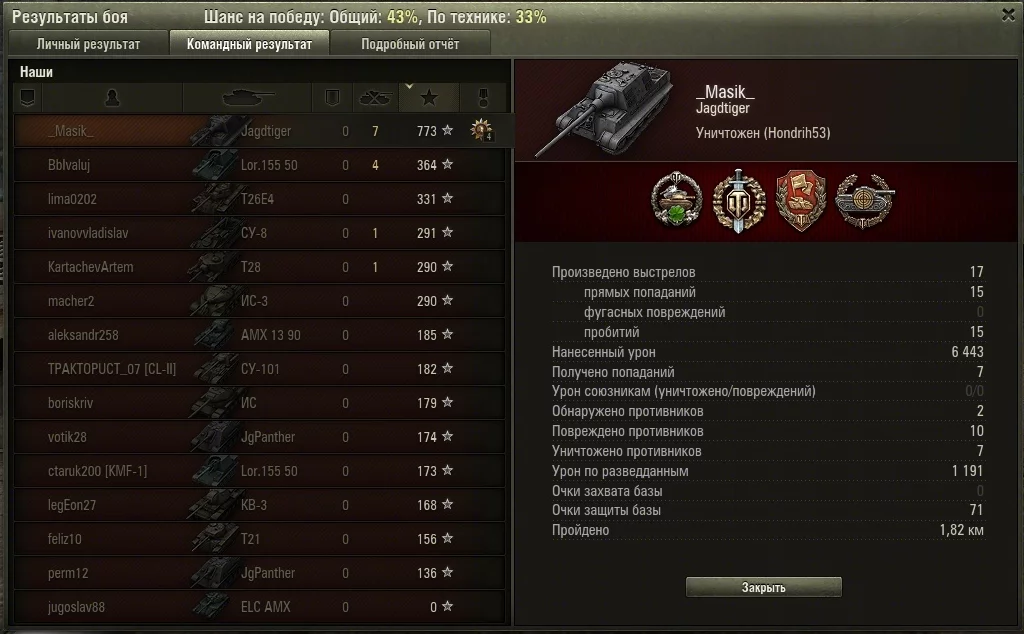Close the battle results window
The height and width of the screenshot is (634, 1024).
tap(1008, 15)
